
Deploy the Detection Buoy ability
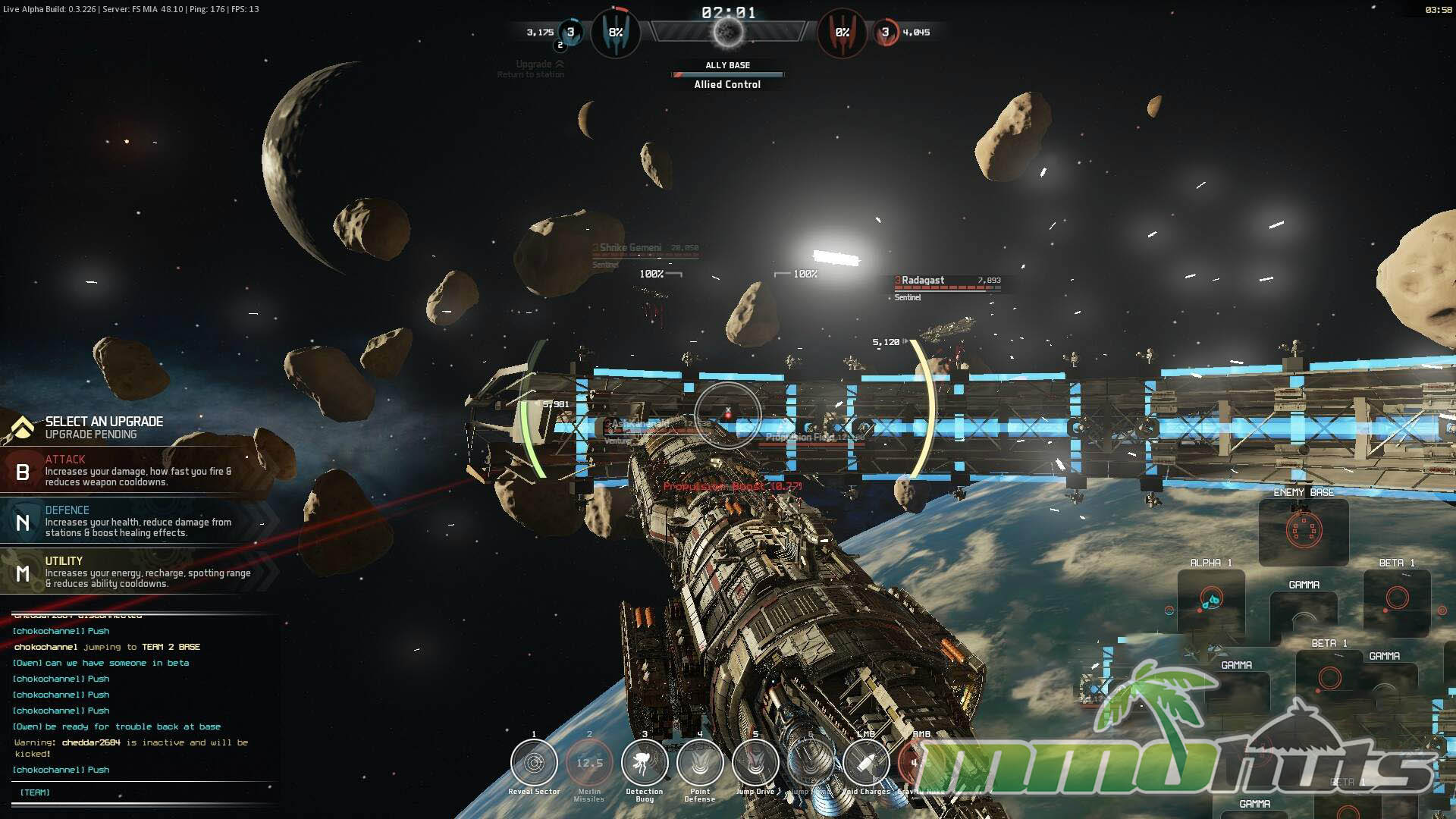(x=645, y=763)
